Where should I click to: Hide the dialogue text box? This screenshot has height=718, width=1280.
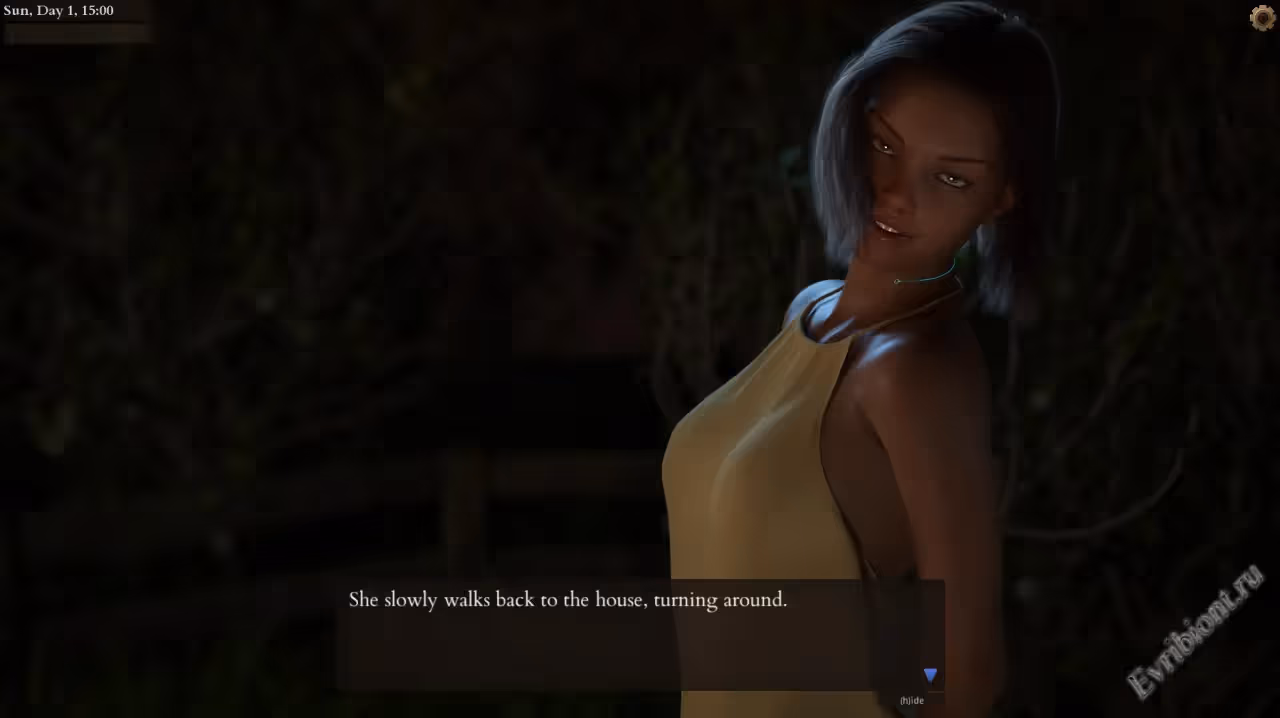[912, 701]
